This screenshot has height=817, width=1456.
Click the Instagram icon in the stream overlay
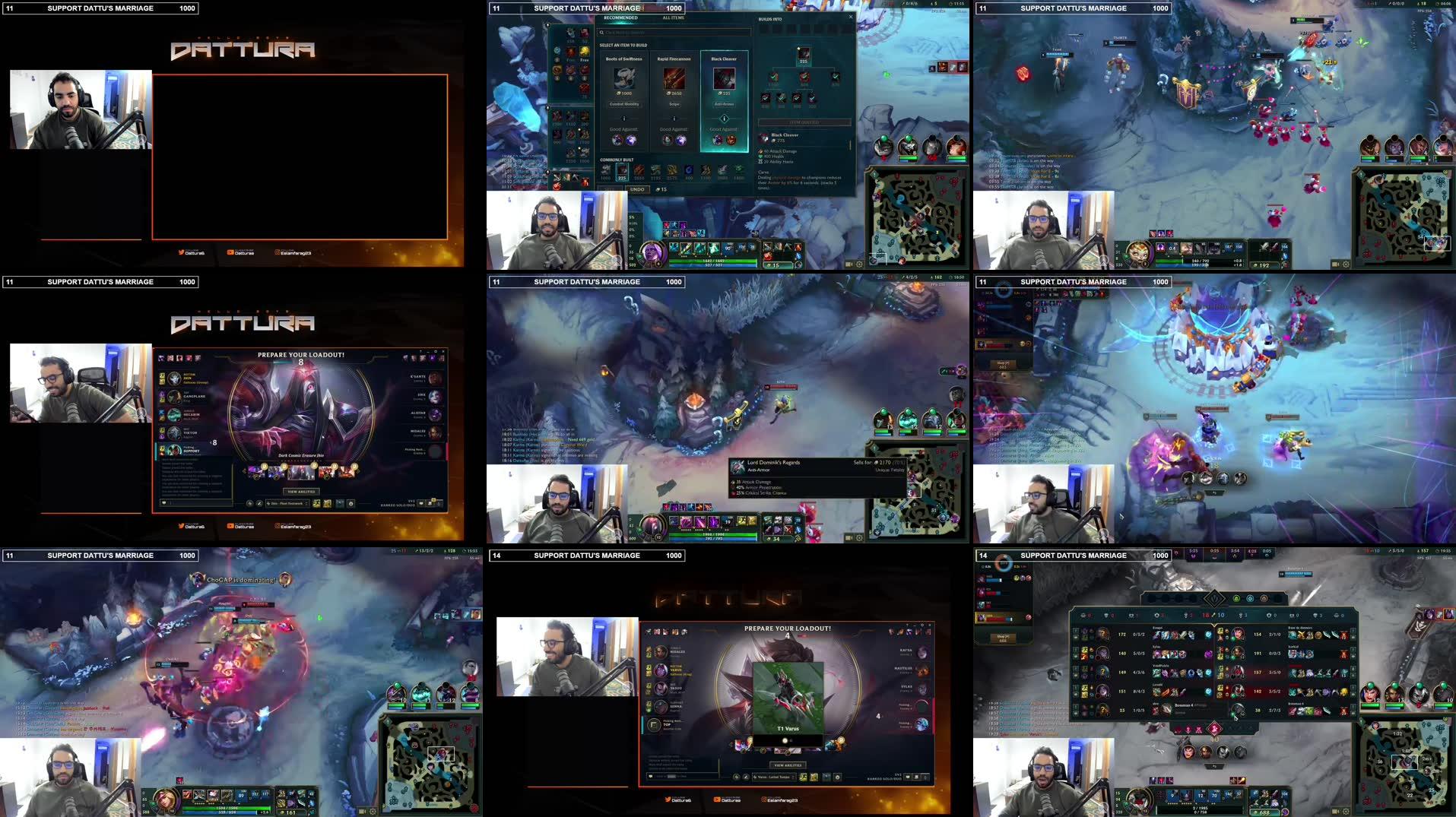pyautogui.click(x=278, y=252)
